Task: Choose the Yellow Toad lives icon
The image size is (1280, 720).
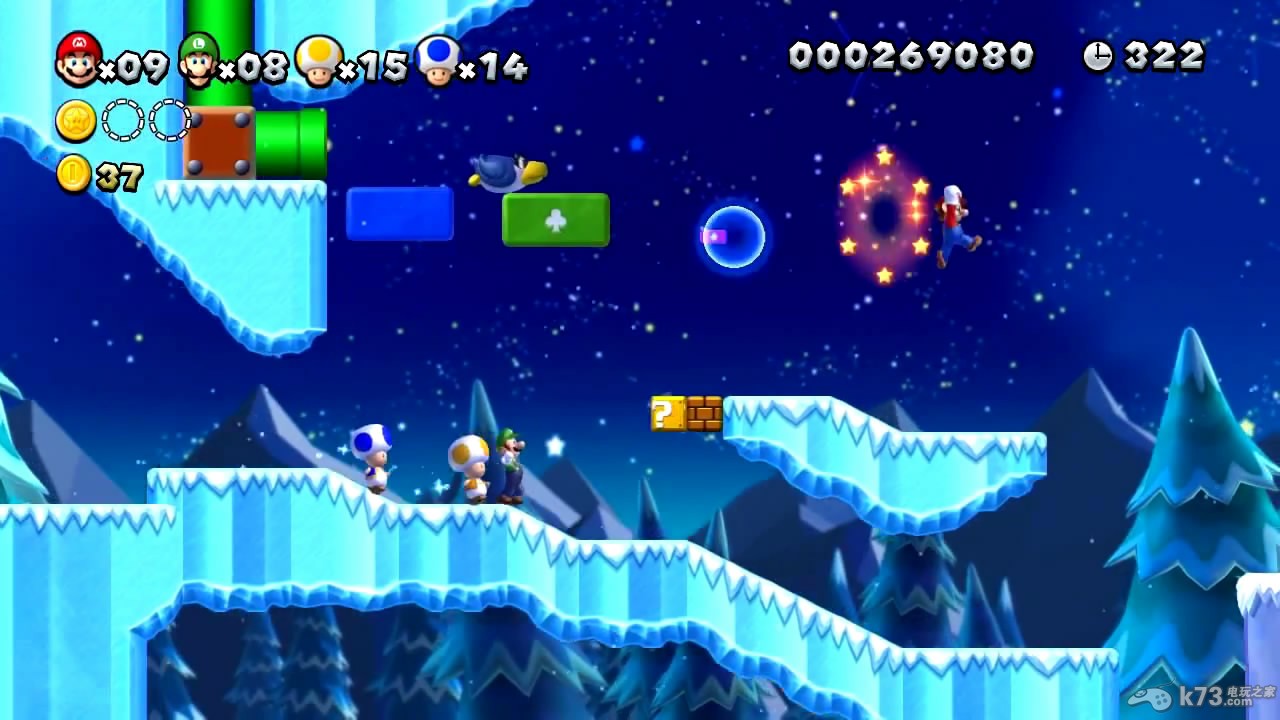Action: tap(318, 61)
